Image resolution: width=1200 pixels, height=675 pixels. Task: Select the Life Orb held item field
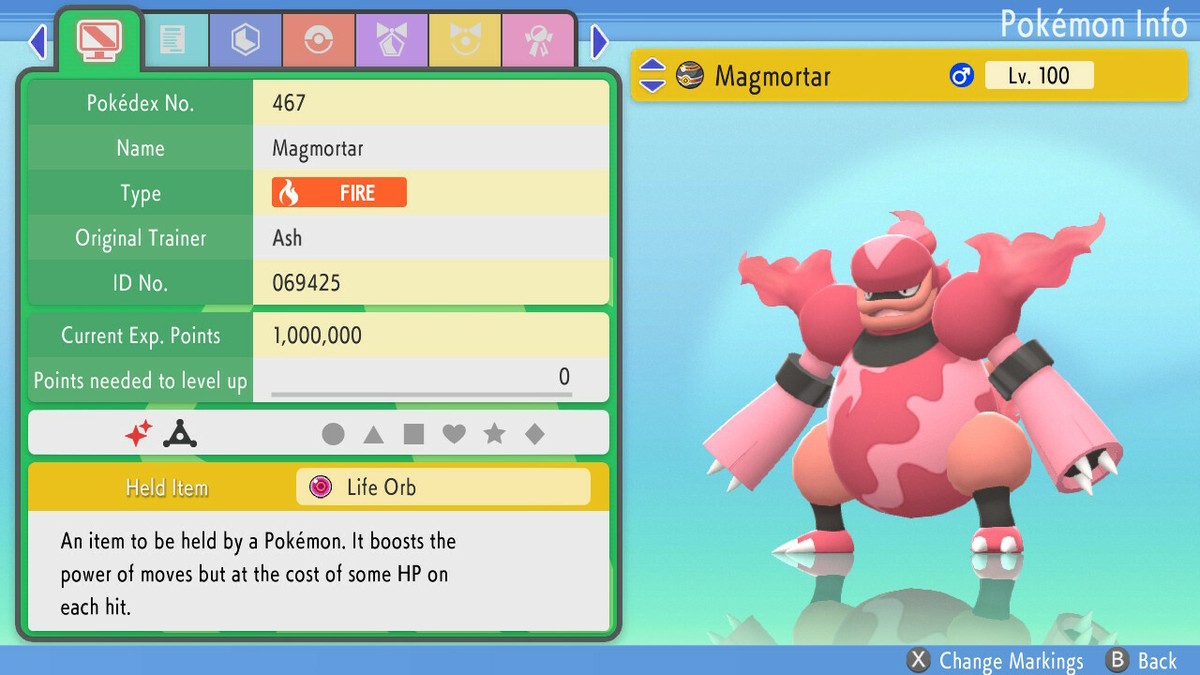pyautogui.click(x=443, y=487)
